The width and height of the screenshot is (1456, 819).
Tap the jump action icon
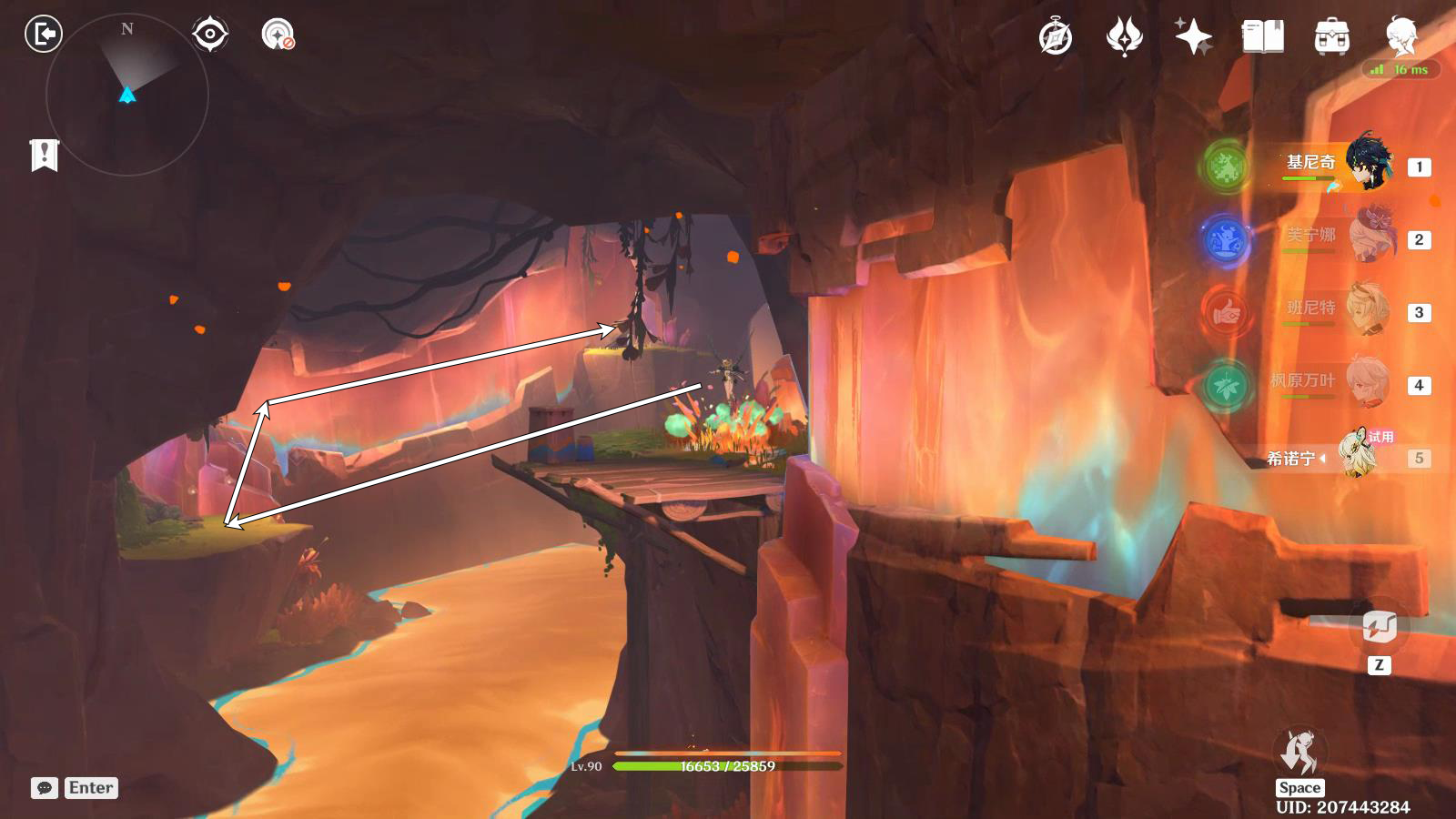(x=1299, y=753)
